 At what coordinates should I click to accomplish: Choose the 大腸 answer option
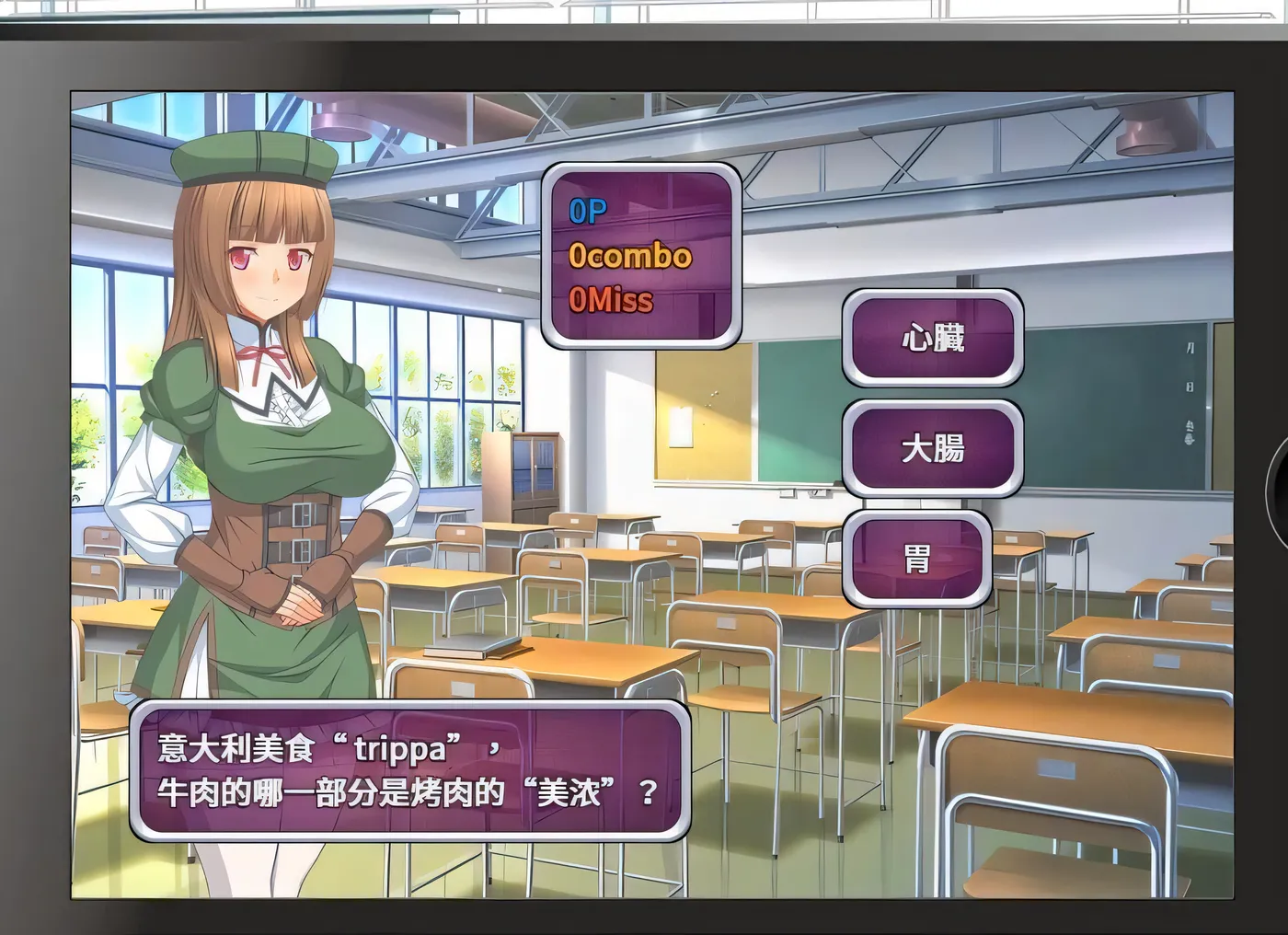pos(933,450)
